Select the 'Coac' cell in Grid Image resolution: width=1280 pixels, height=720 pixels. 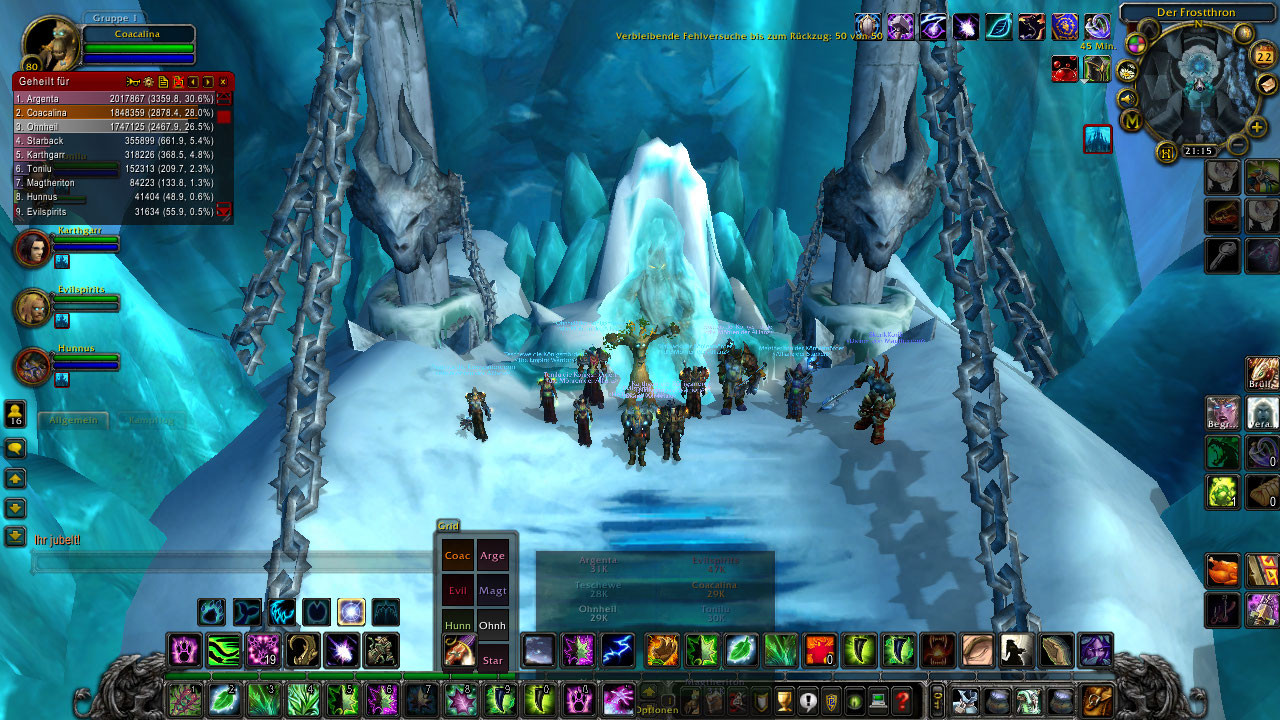(x=457, y=556)
